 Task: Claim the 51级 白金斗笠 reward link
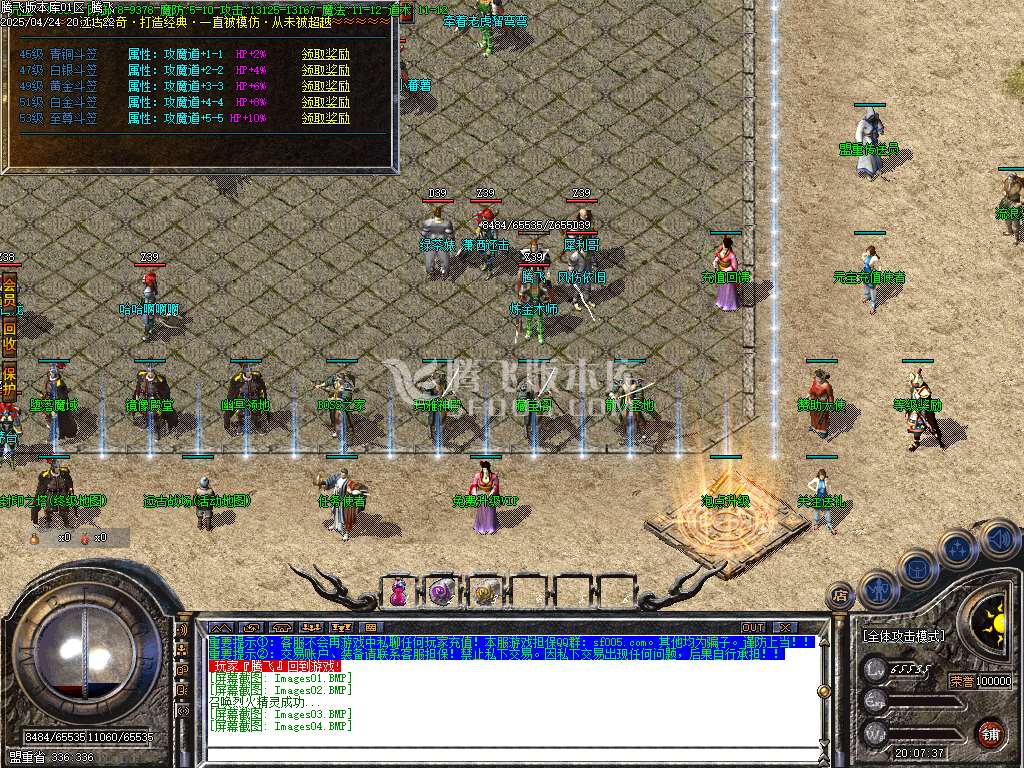click(x=325, y=102)
